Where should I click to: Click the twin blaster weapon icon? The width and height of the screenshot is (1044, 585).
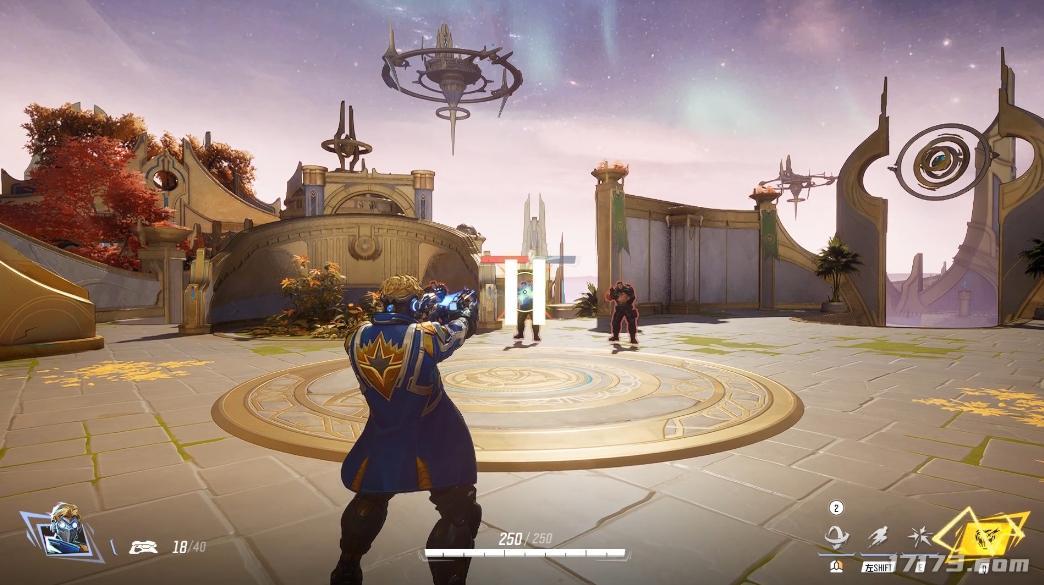click(x=146, y=546)
